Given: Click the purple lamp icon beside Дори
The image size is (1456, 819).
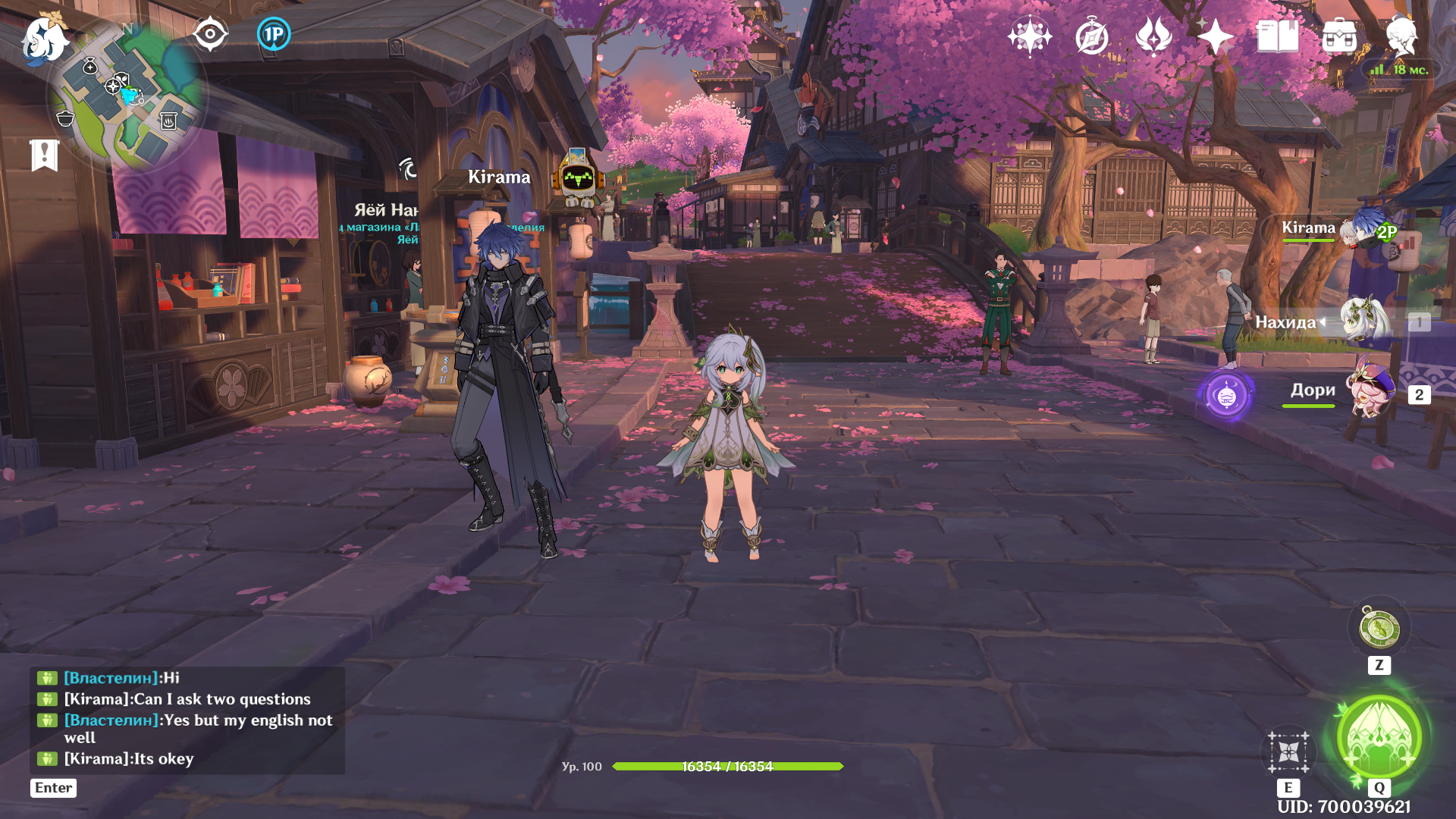Looking at the screenshot, I should (x=1226, y=395).
